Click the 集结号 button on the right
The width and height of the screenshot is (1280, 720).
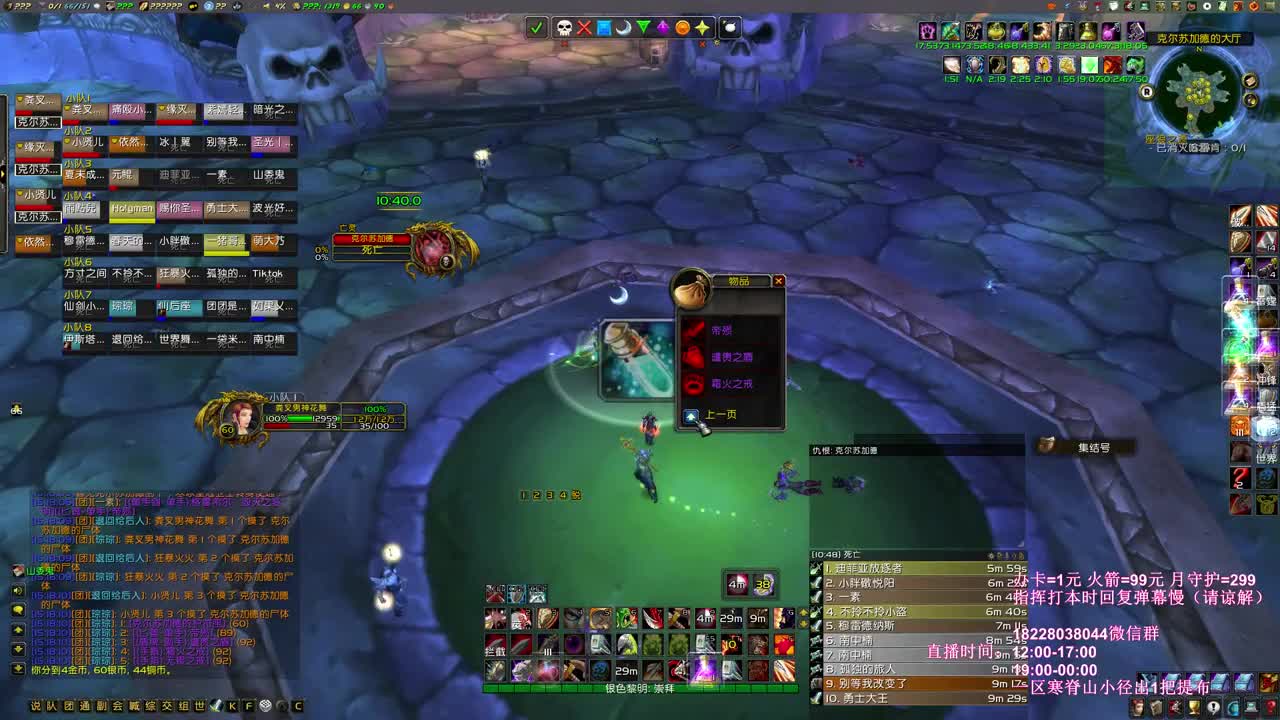pyautogui.click(x=1093, y=447)
